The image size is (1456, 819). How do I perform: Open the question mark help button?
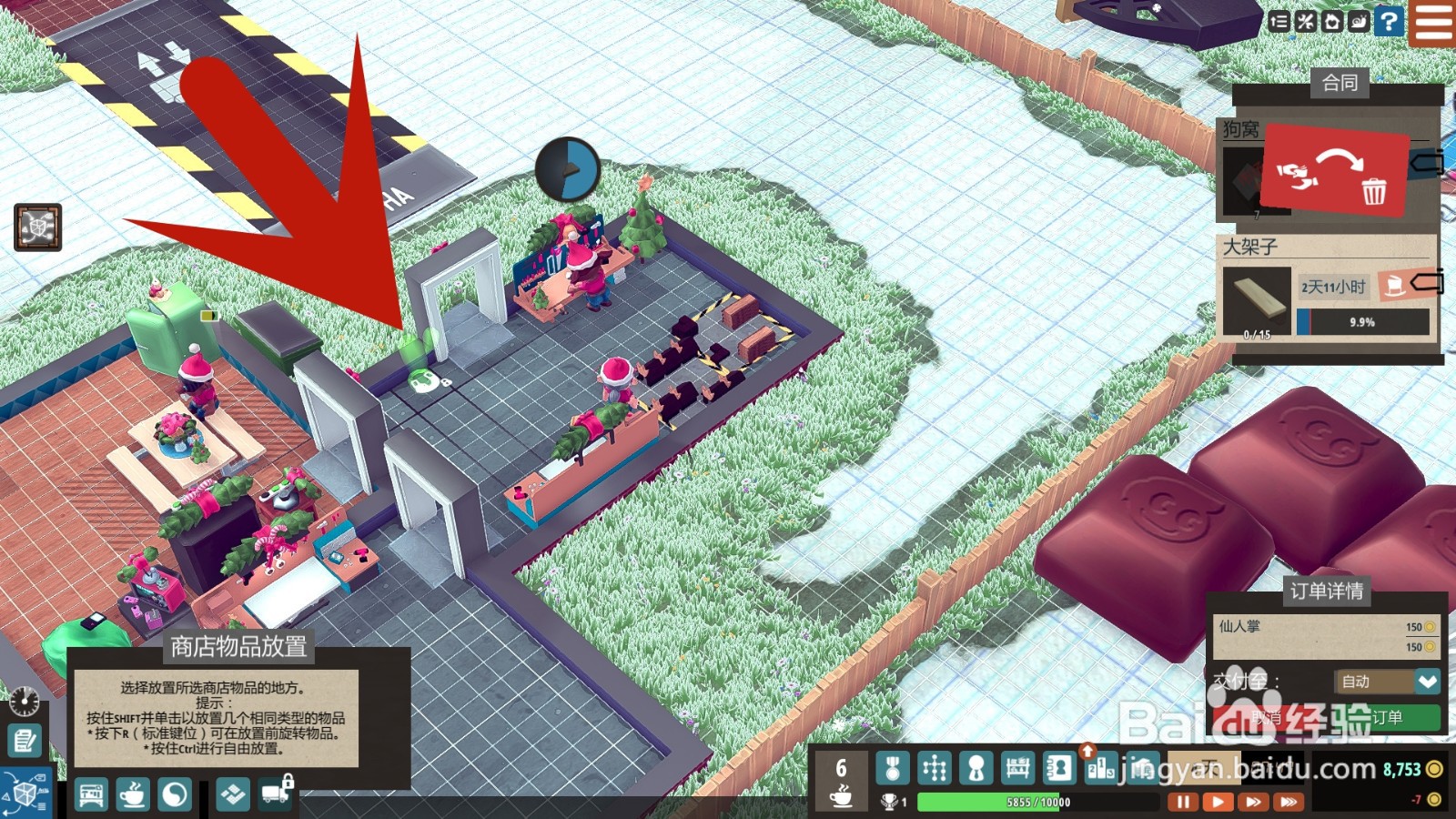click(x=1389, y=21)
